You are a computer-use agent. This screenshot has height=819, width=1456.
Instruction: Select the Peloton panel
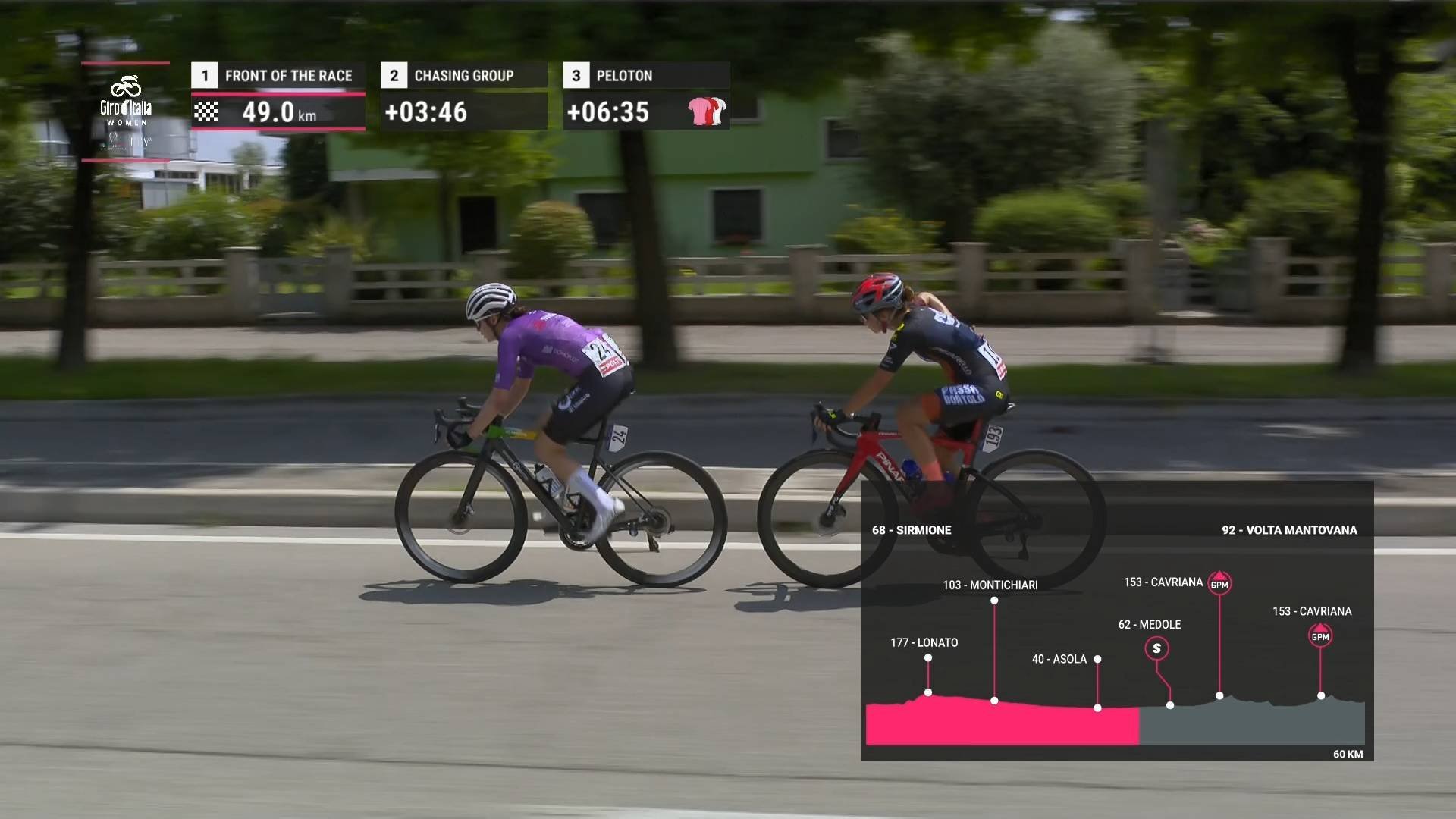click(645, 96)
